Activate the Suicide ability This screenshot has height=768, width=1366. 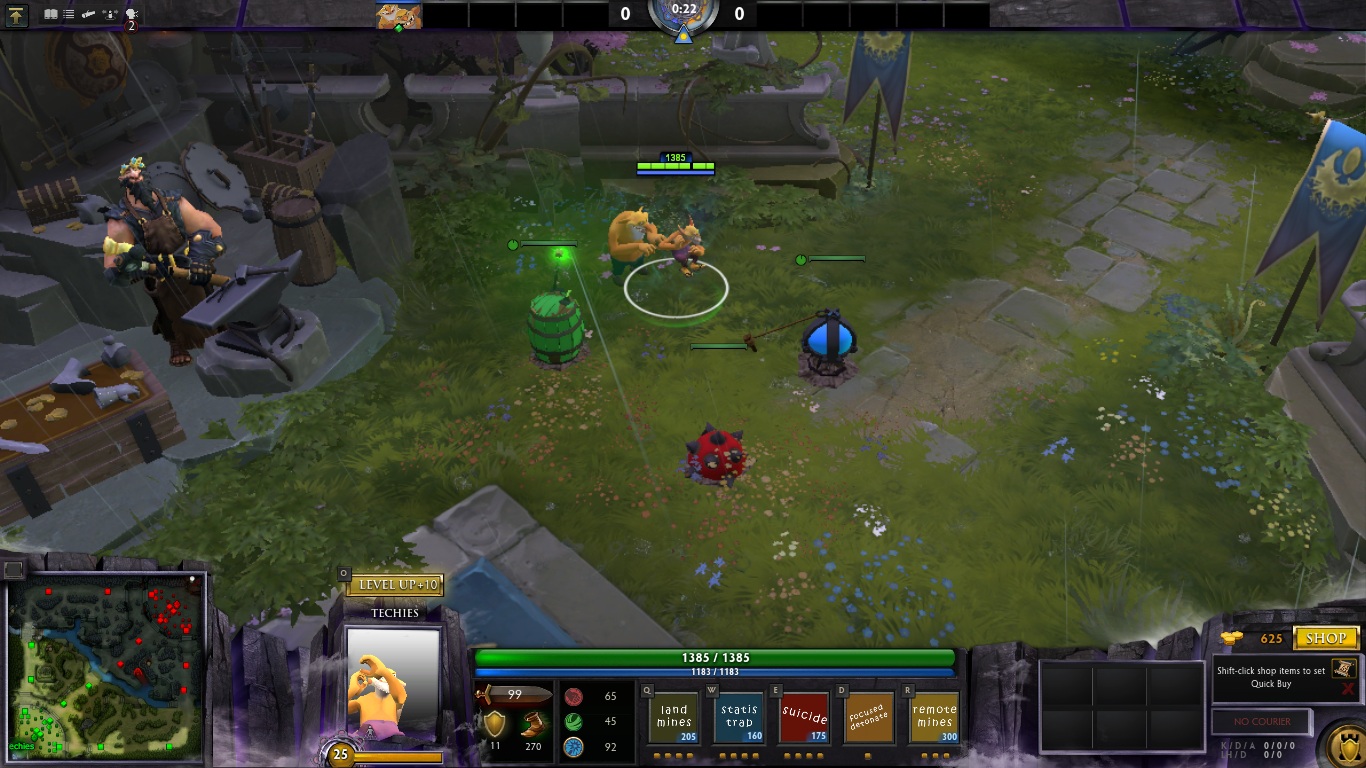tap(803, 716)
